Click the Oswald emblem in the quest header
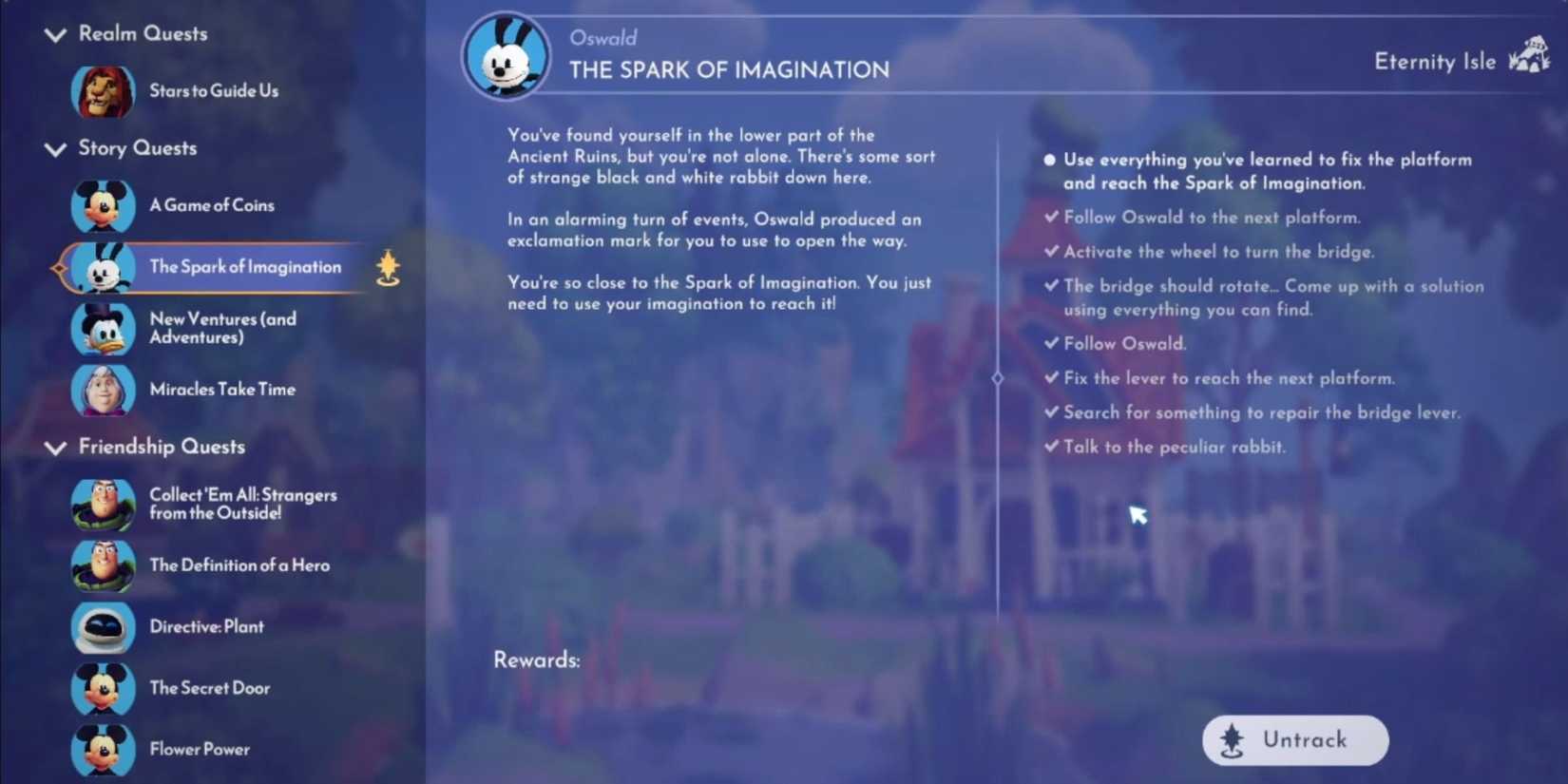Image resolution: width=1568 pixels, height=784 pixels. click(x=507, y=57)
